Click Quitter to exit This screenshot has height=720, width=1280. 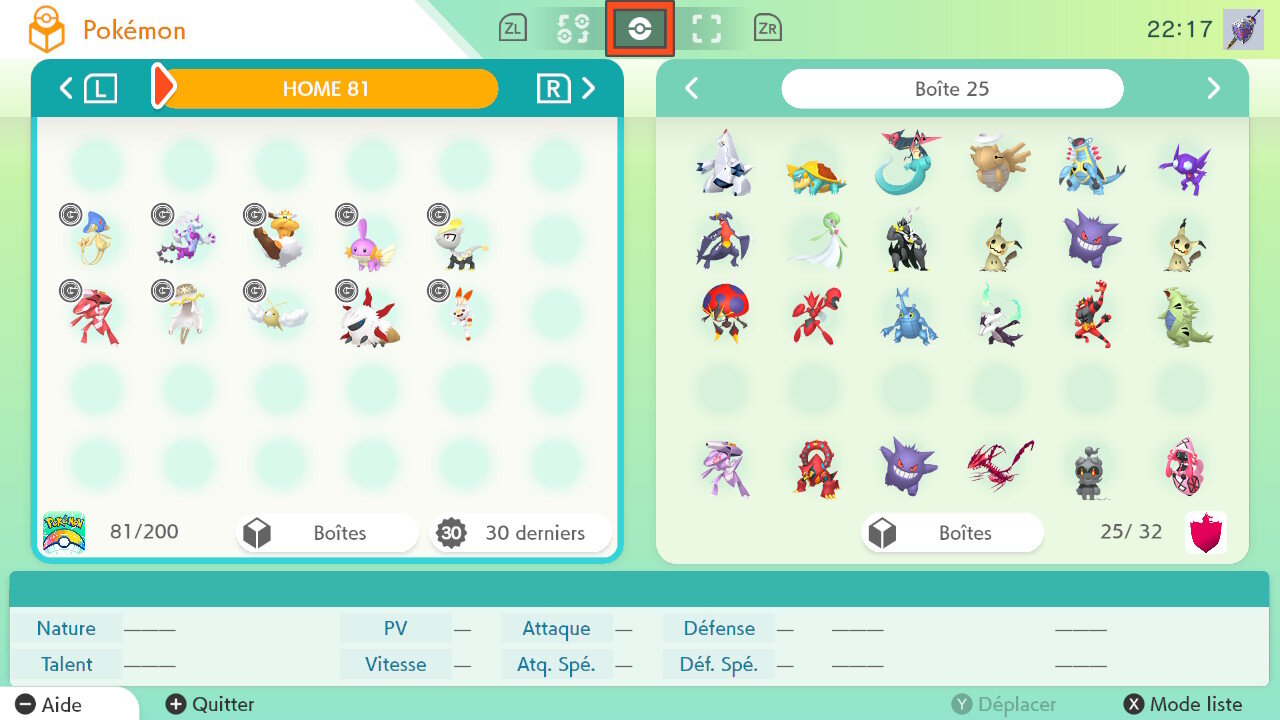pos(211,705)
